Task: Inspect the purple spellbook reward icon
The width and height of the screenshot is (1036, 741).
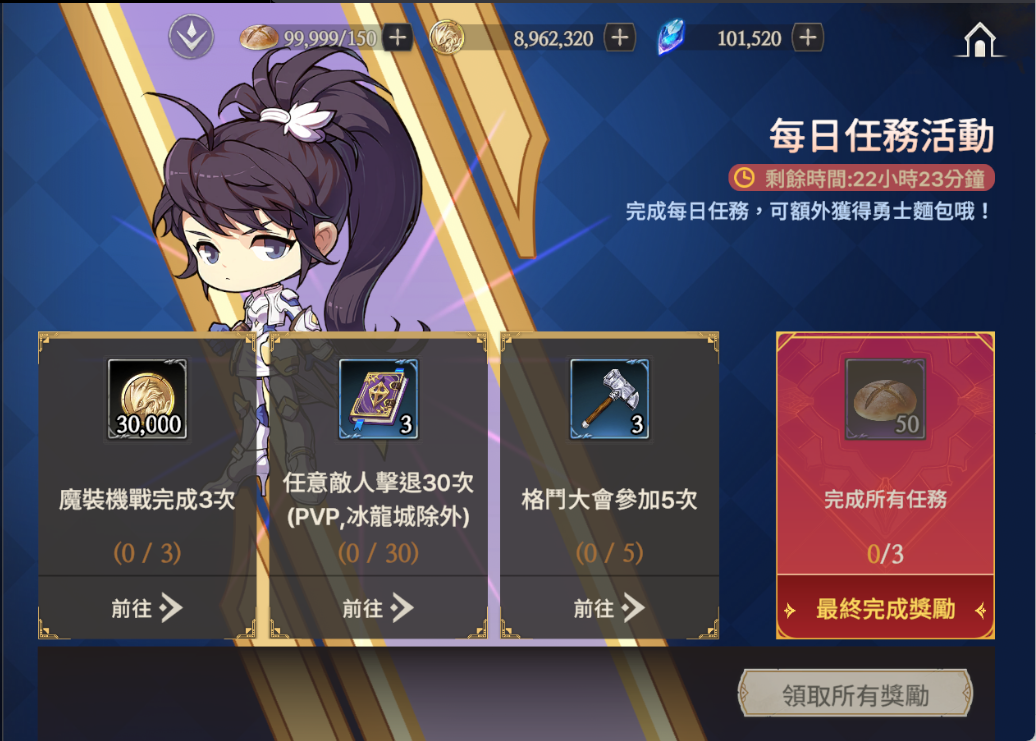Action: click(378, 399)
